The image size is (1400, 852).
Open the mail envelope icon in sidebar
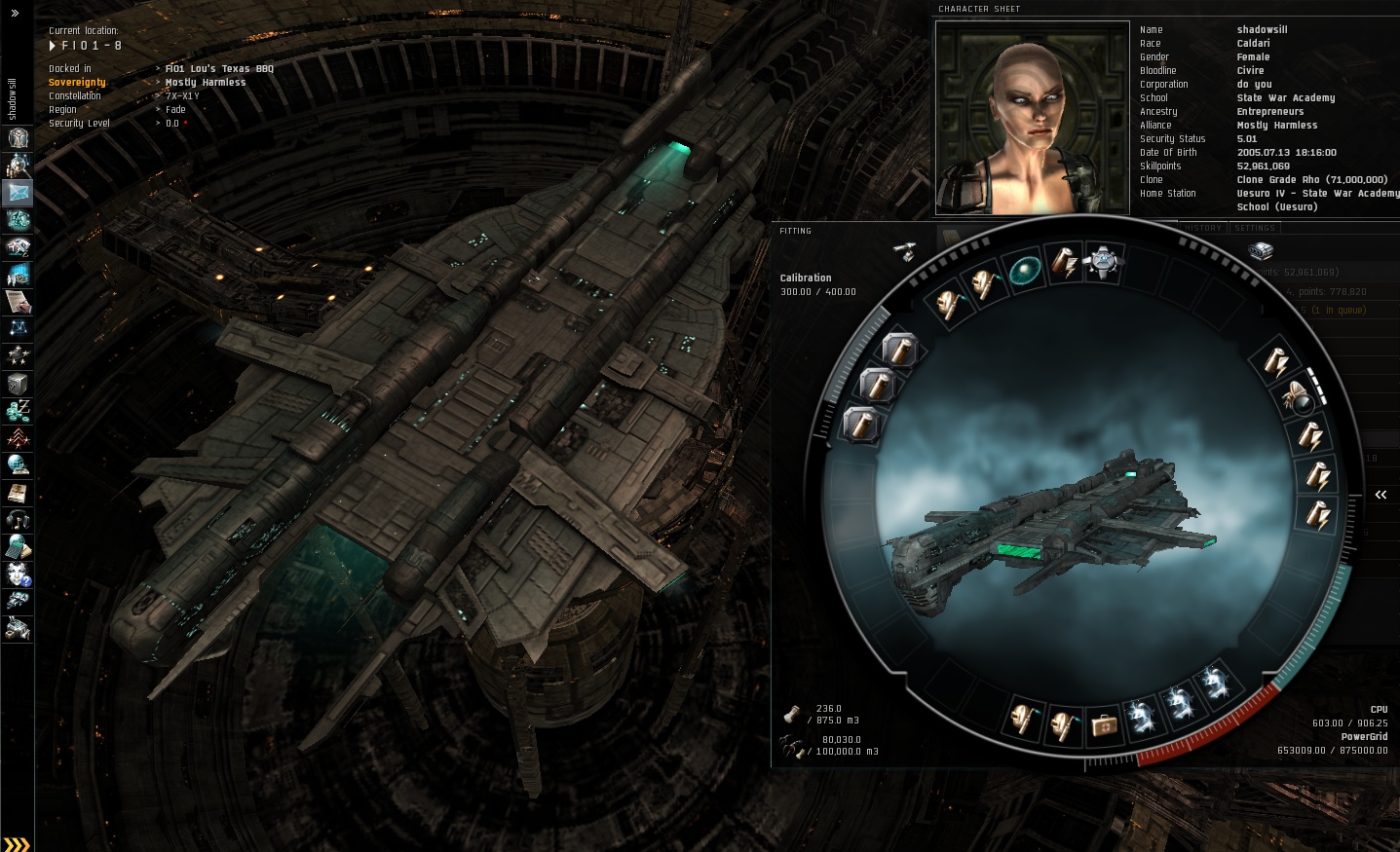pos(18,193)
